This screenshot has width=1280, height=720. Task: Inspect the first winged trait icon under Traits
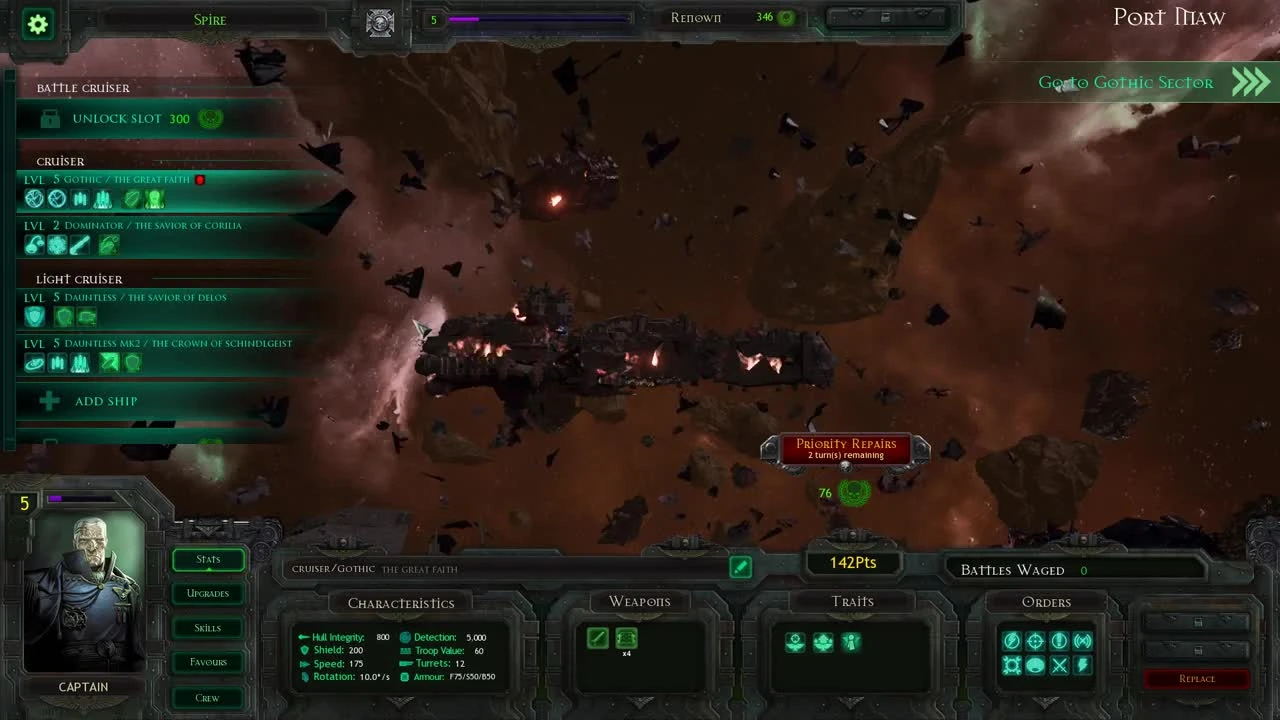795,644
